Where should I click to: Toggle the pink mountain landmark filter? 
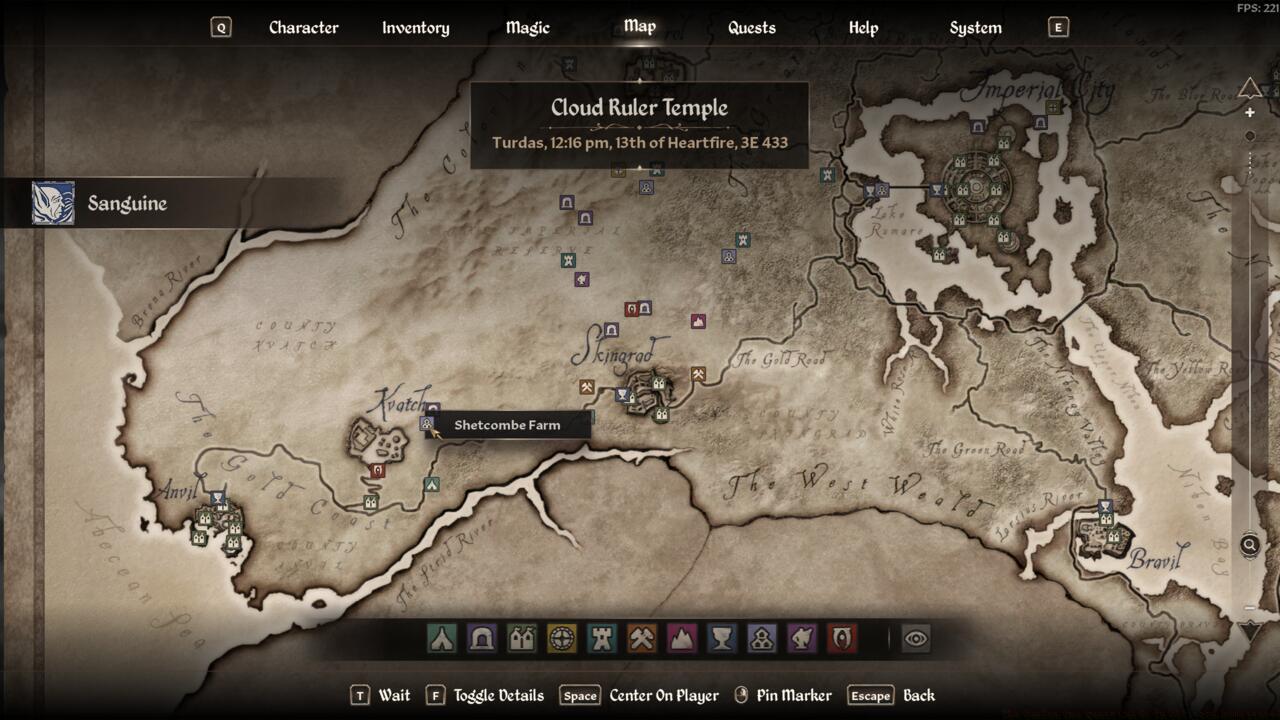coord(682,638)
